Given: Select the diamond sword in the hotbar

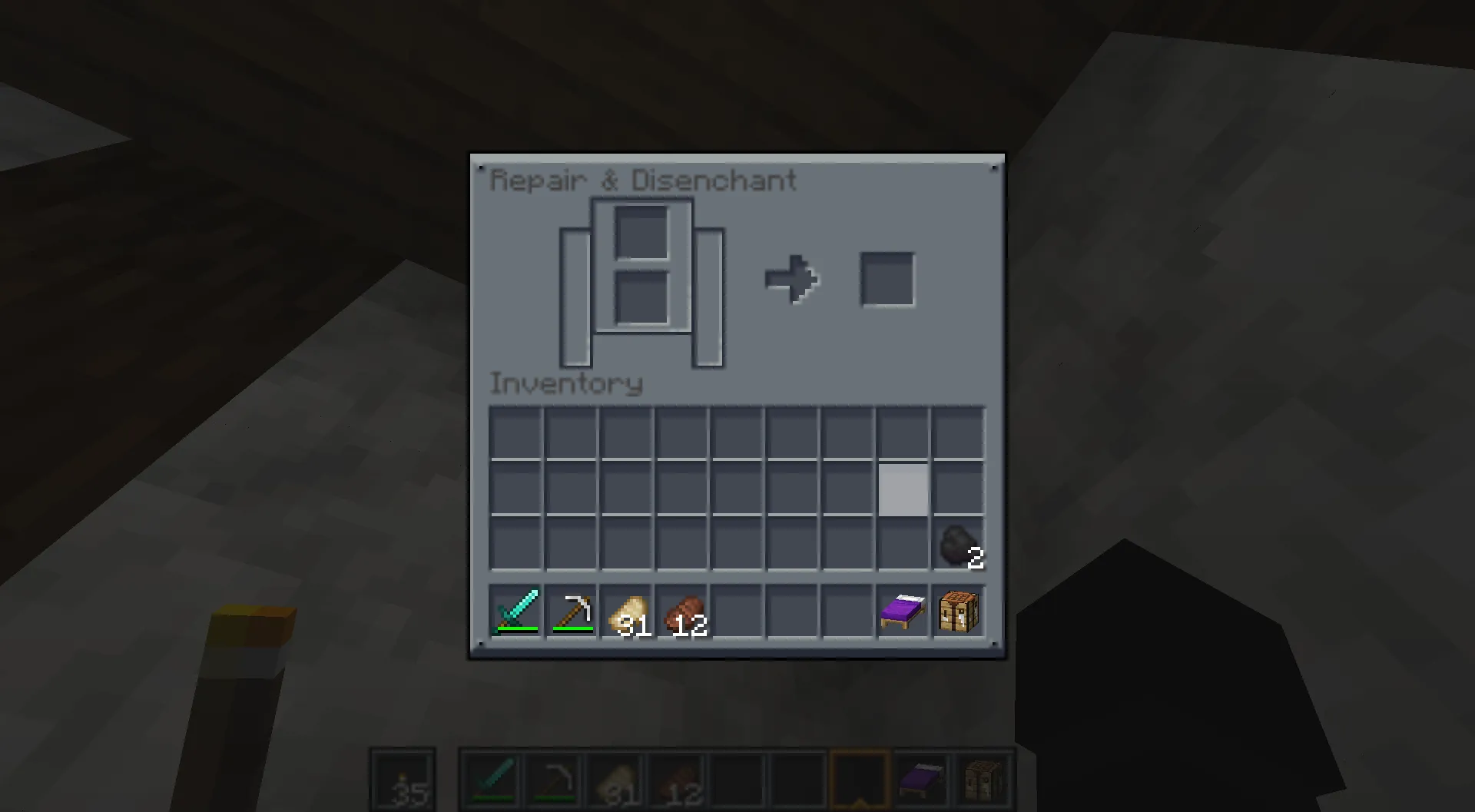Looking at the screenshot, I should (515, 611).
